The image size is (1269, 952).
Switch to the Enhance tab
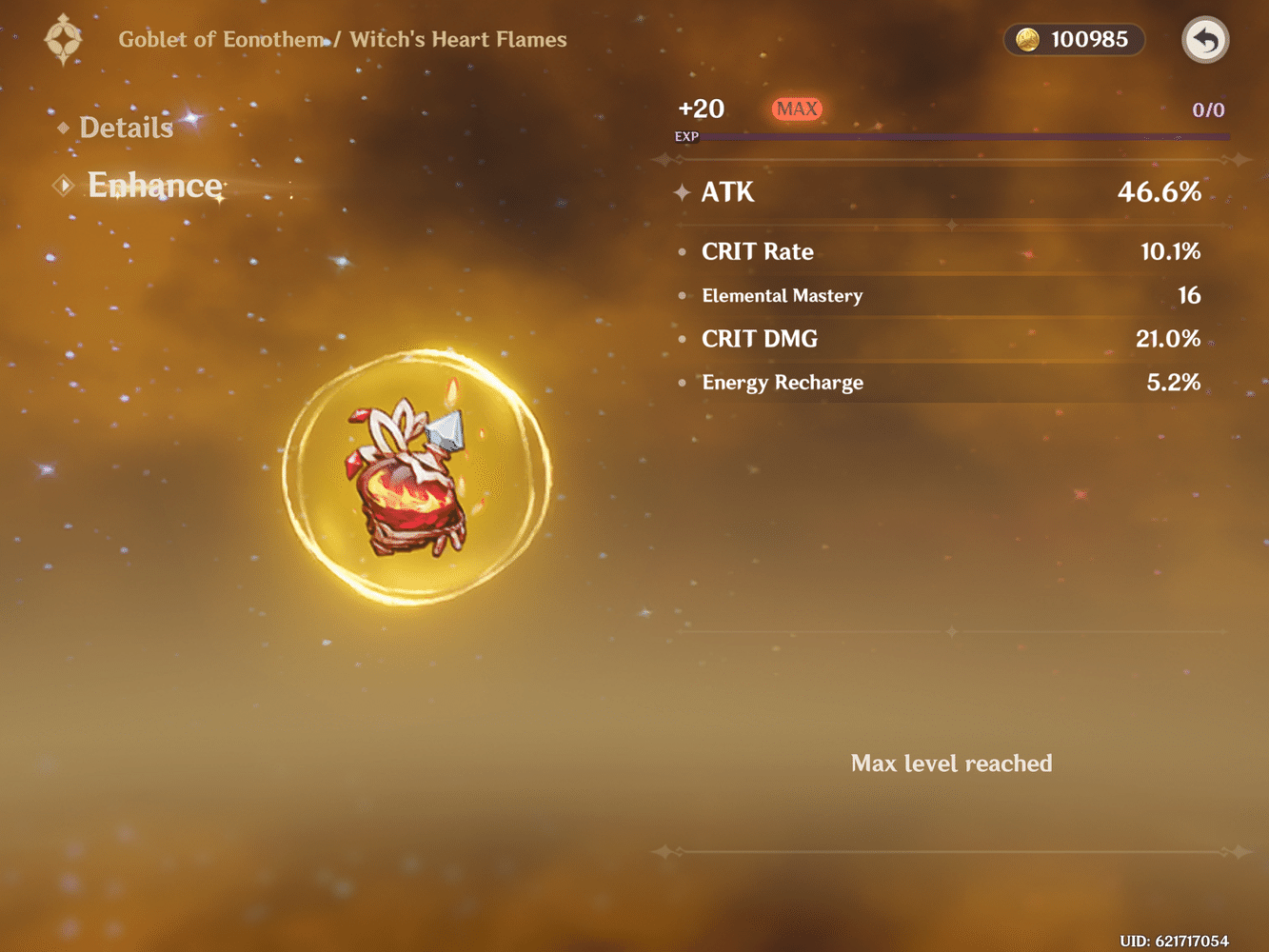click(x=154, y=186)
